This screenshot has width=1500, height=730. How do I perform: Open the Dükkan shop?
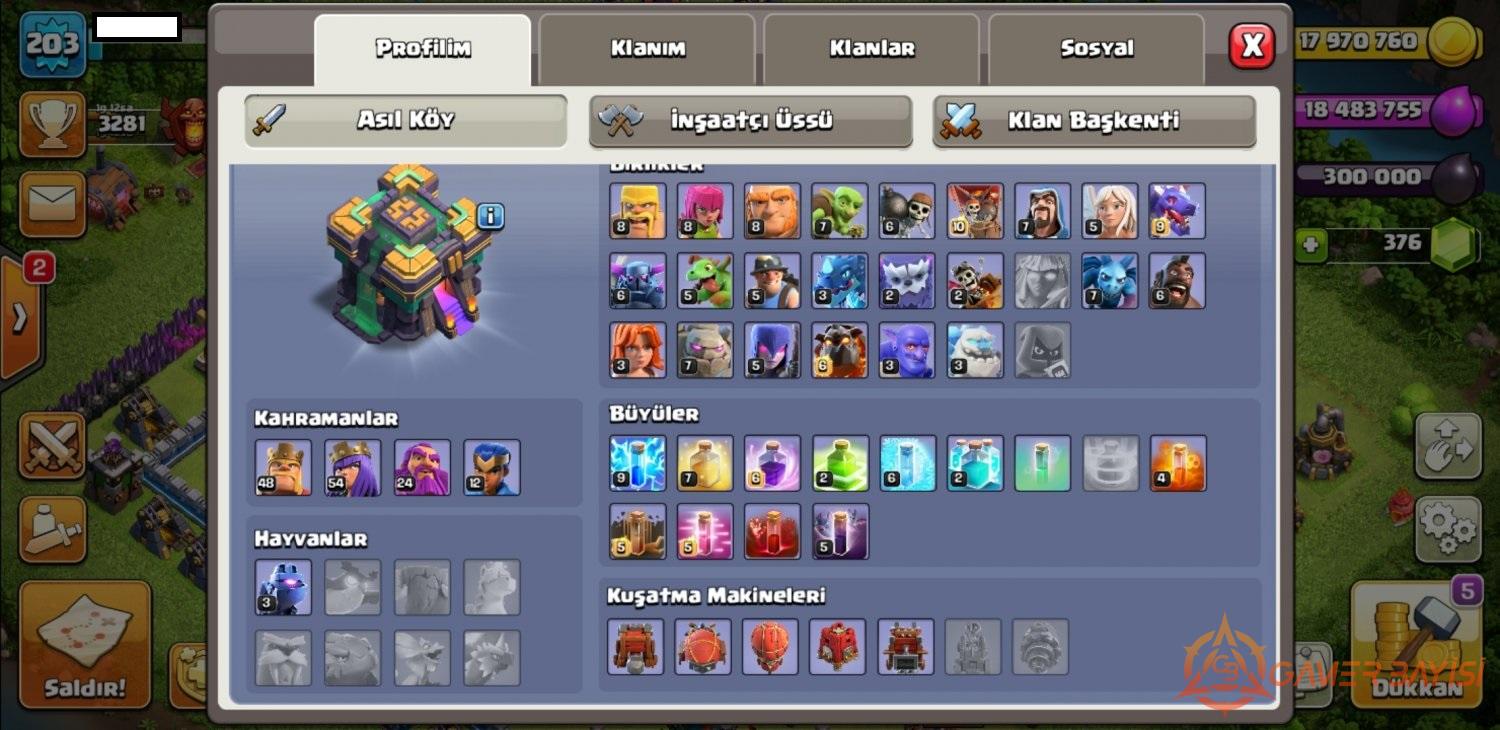tap(1418, 645)
